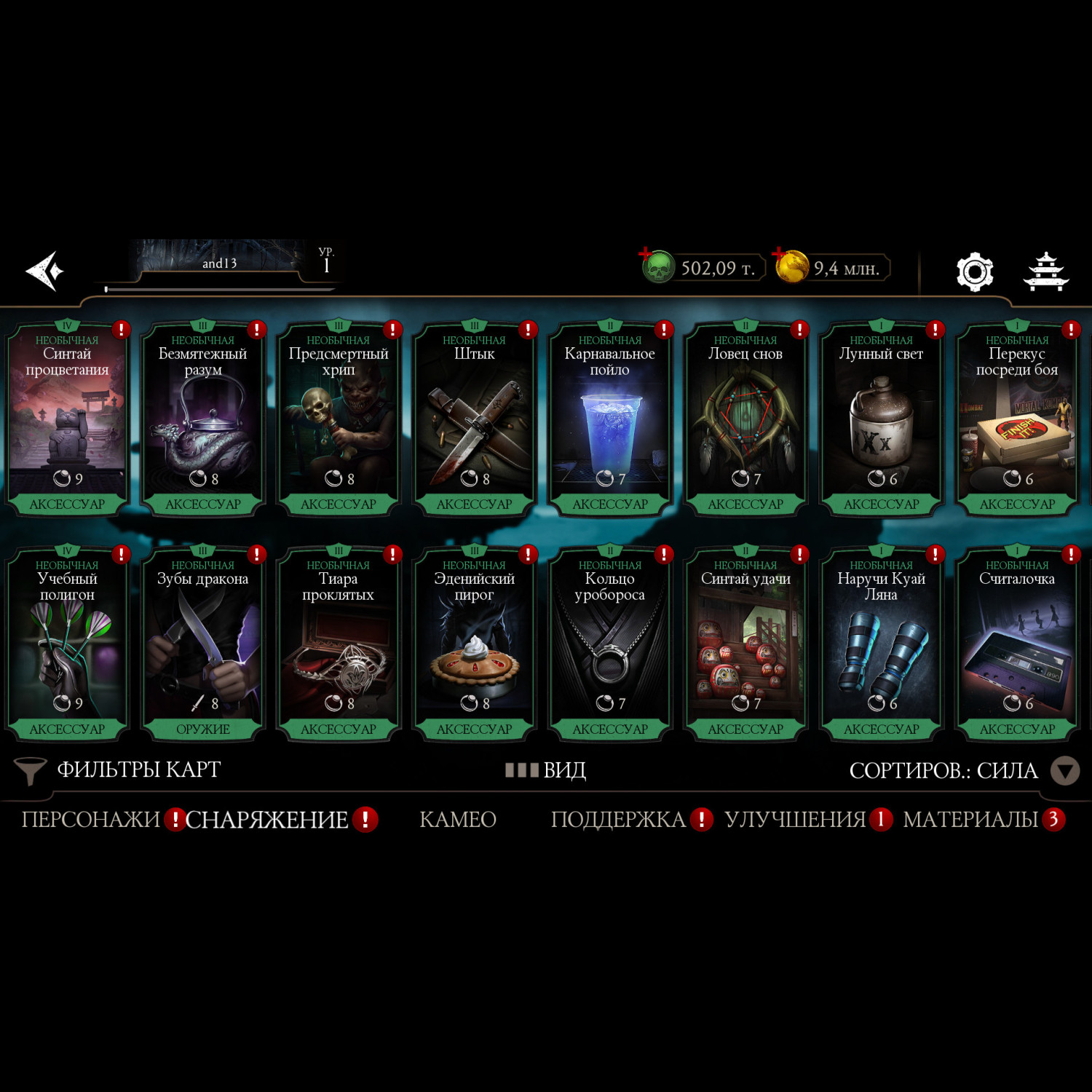The image size is (1092, 1092).
Task: Switch to the ПЕРСОНАЖИ tab
Action: pos(91,820)
